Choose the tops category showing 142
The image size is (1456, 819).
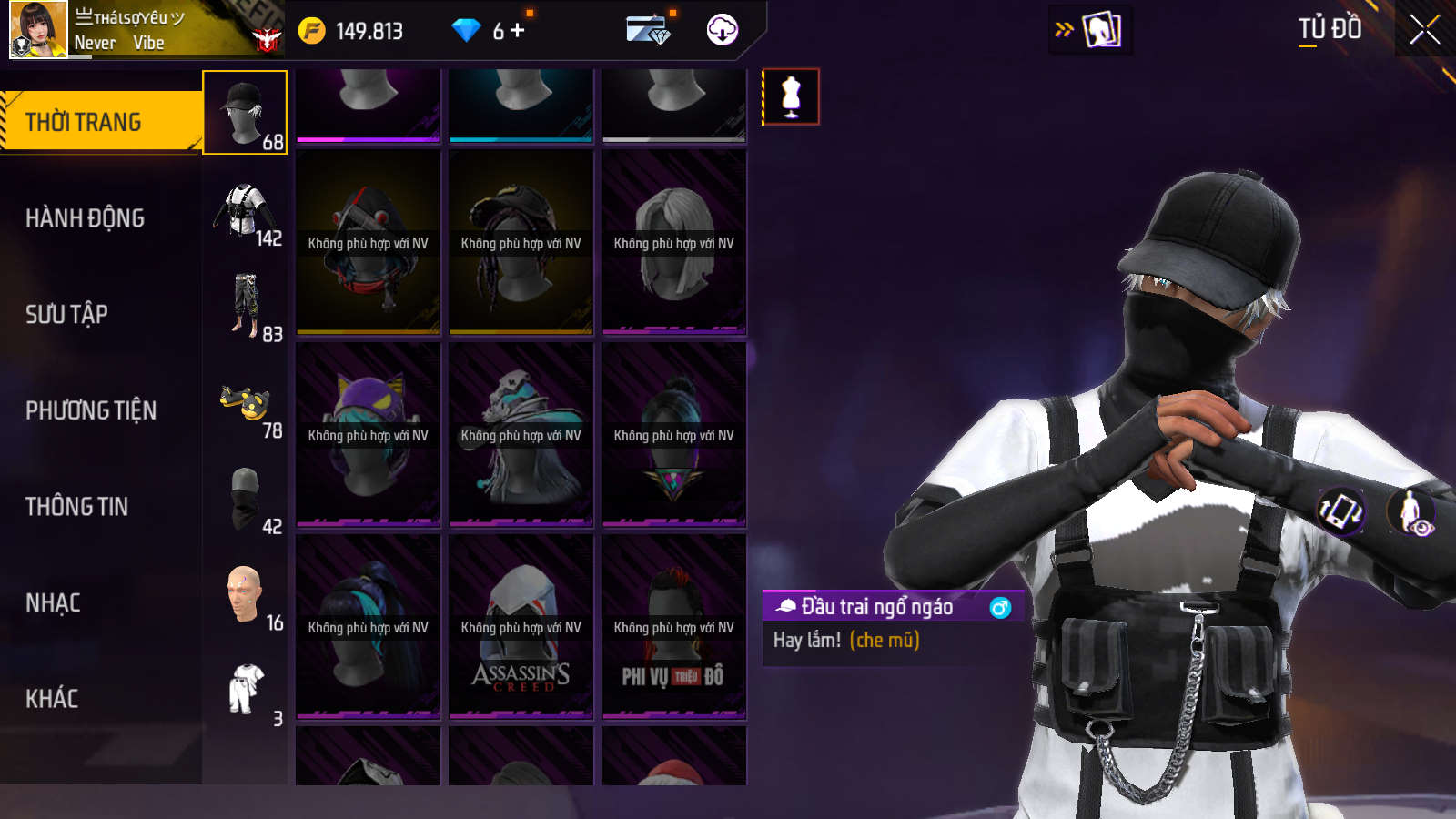245,210
